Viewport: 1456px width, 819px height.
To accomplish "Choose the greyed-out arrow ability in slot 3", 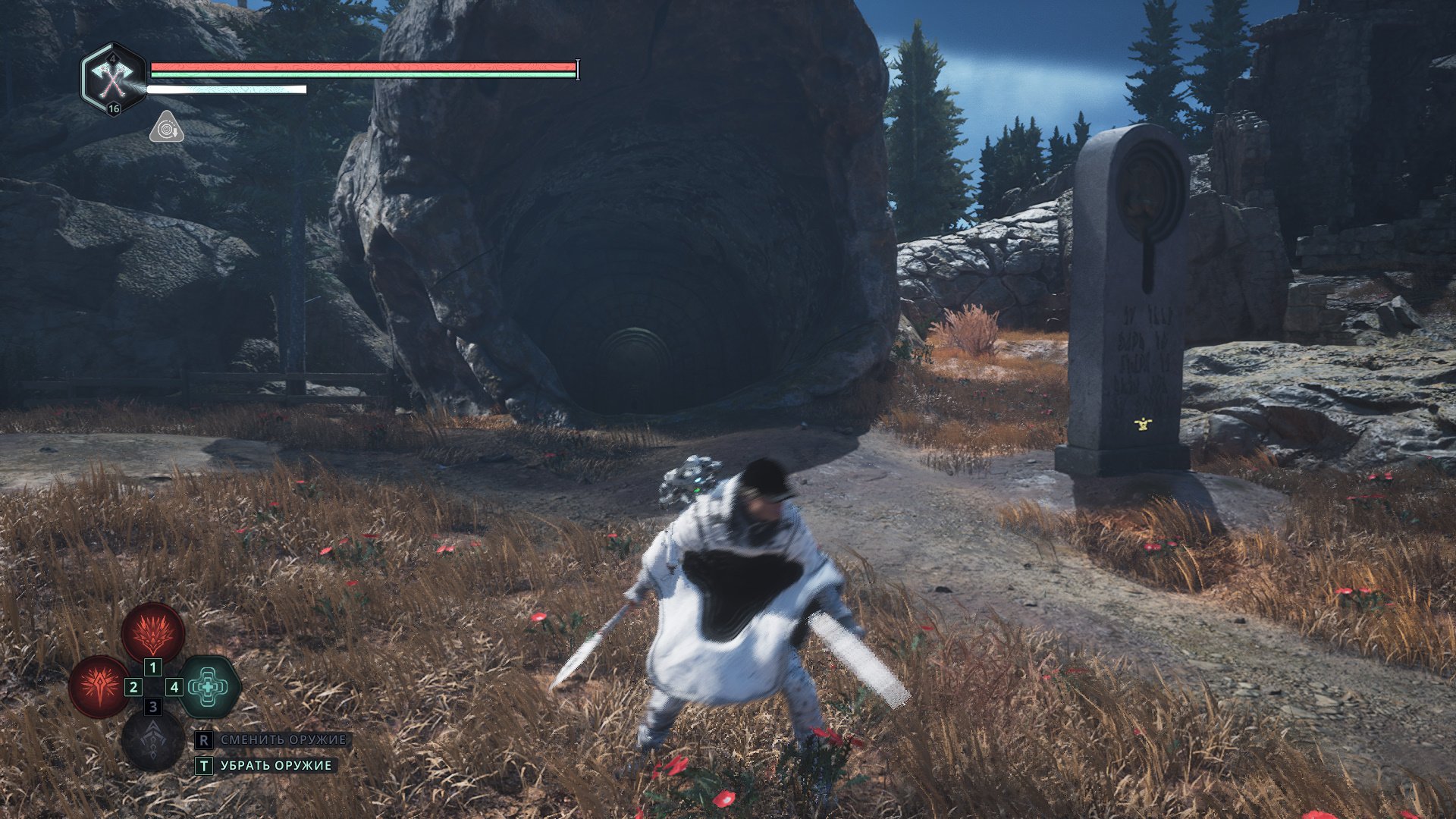I will coord(152,741).
